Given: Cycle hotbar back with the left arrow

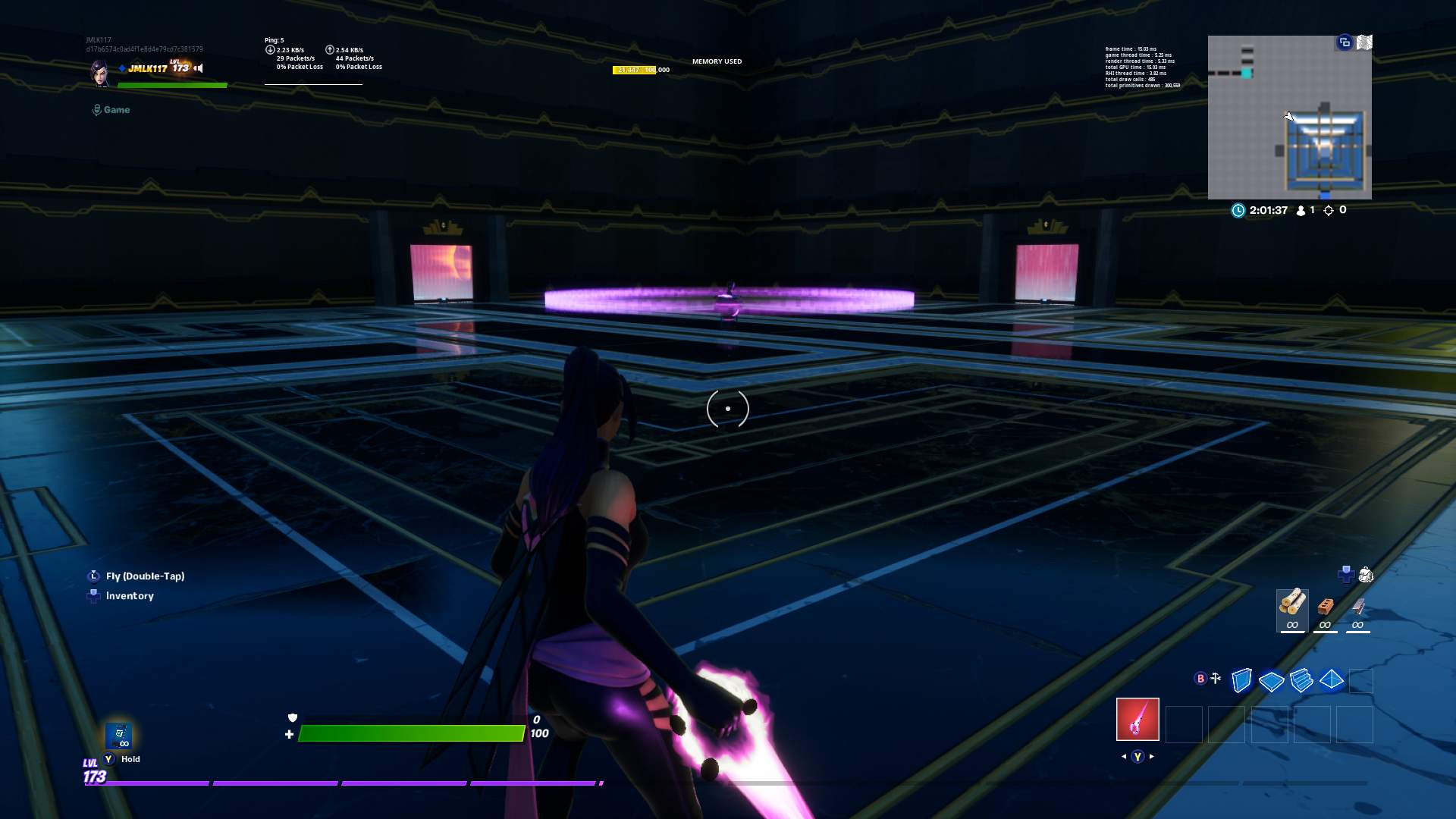Looking at the screenshot, I should pyautogui.click(x=1123, y=756).
